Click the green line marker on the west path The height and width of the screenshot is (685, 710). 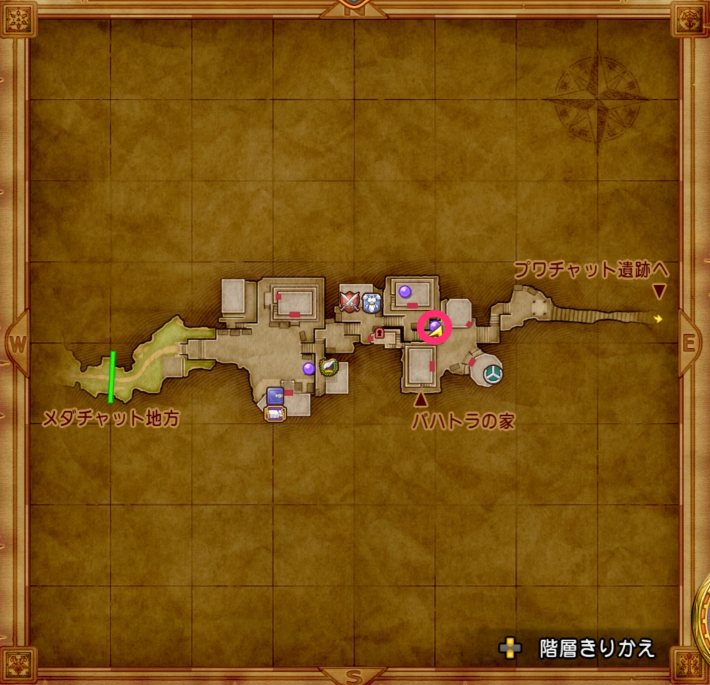tap(111, 376)
